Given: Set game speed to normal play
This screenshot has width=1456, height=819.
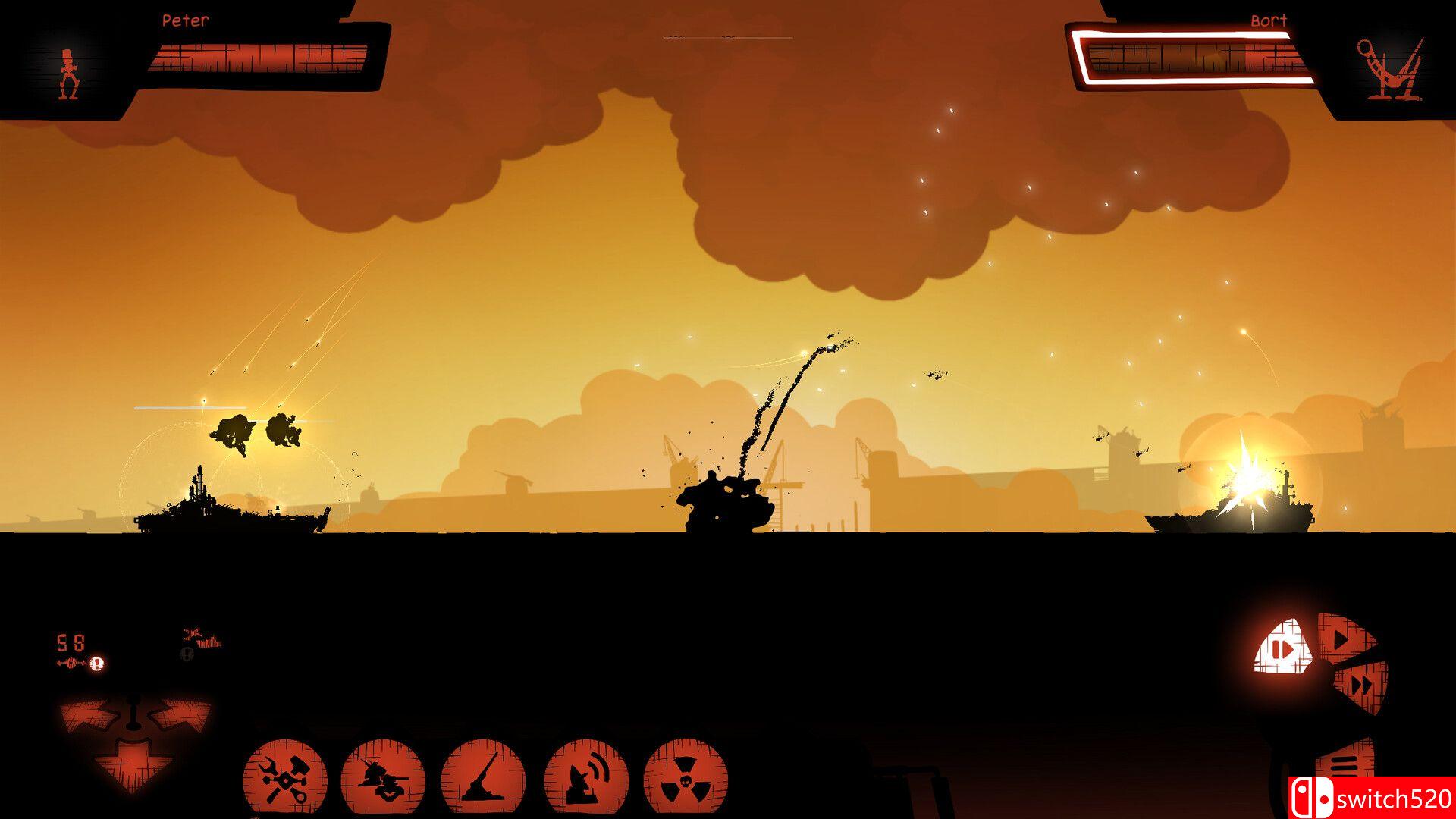Looking at the screenshot, I should click(x=1344, y=641).
